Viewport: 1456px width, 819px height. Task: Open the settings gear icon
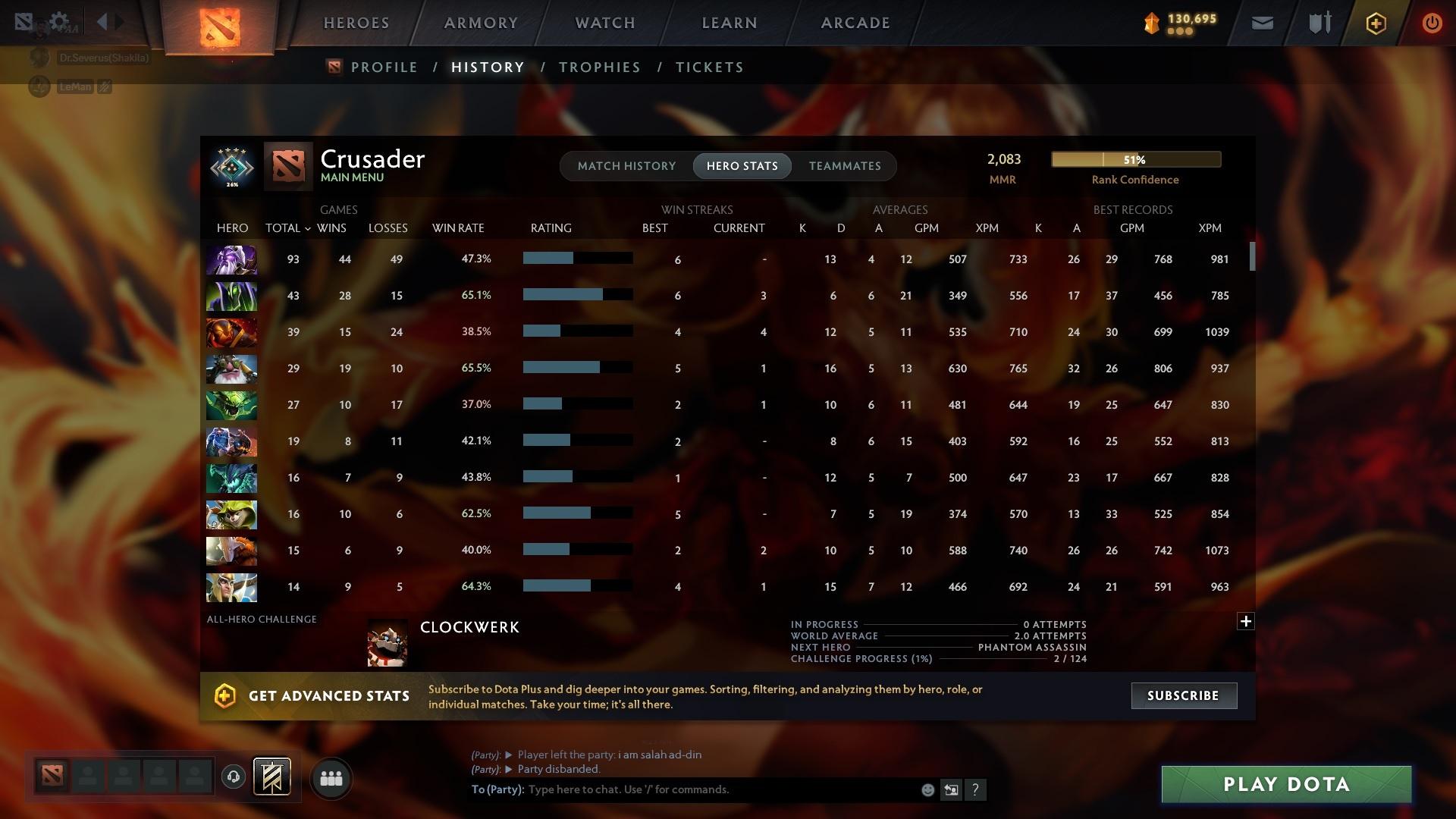click(x=59, y=21)
